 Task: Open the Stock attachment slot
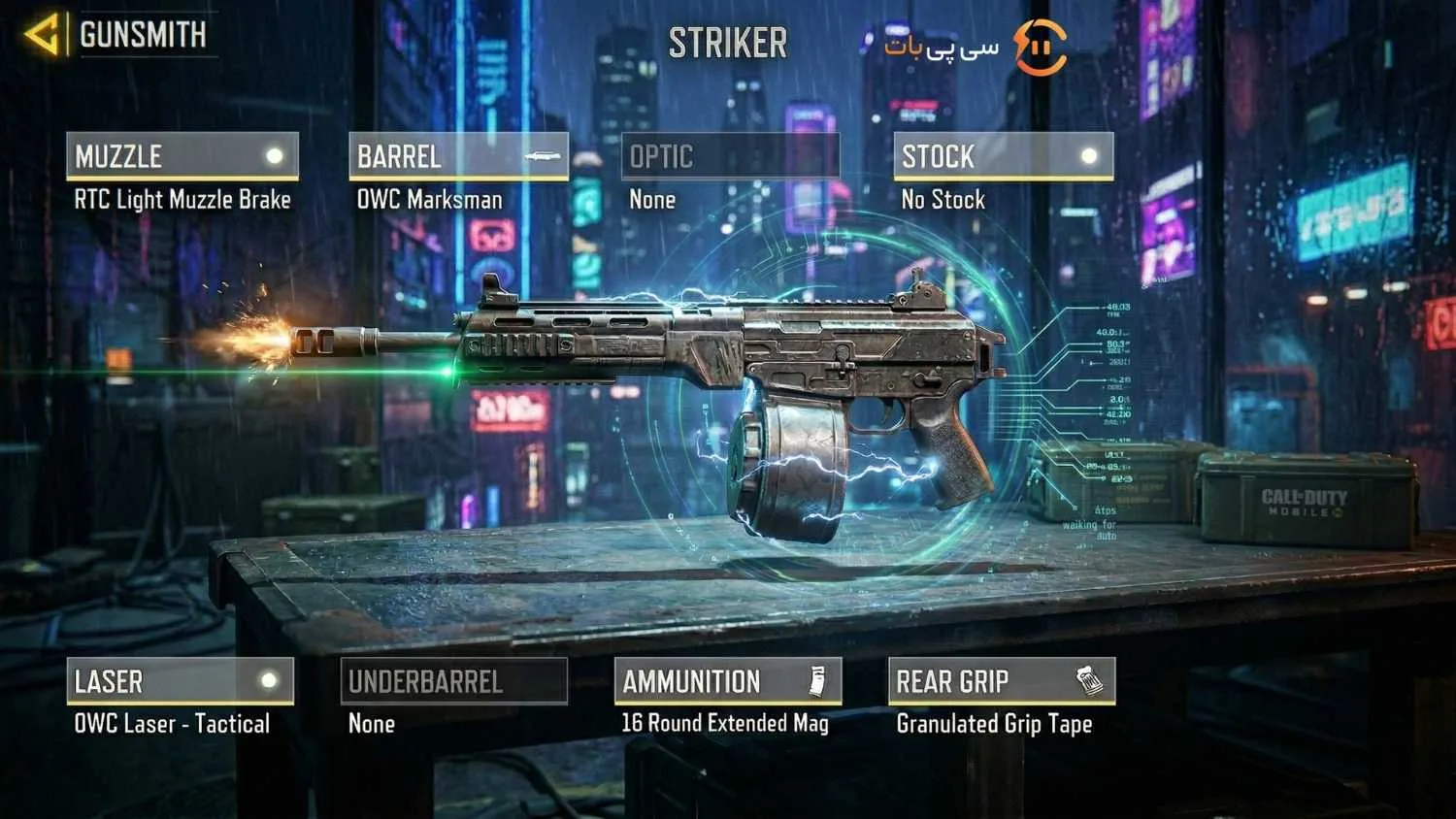[x=1003, y=156]
